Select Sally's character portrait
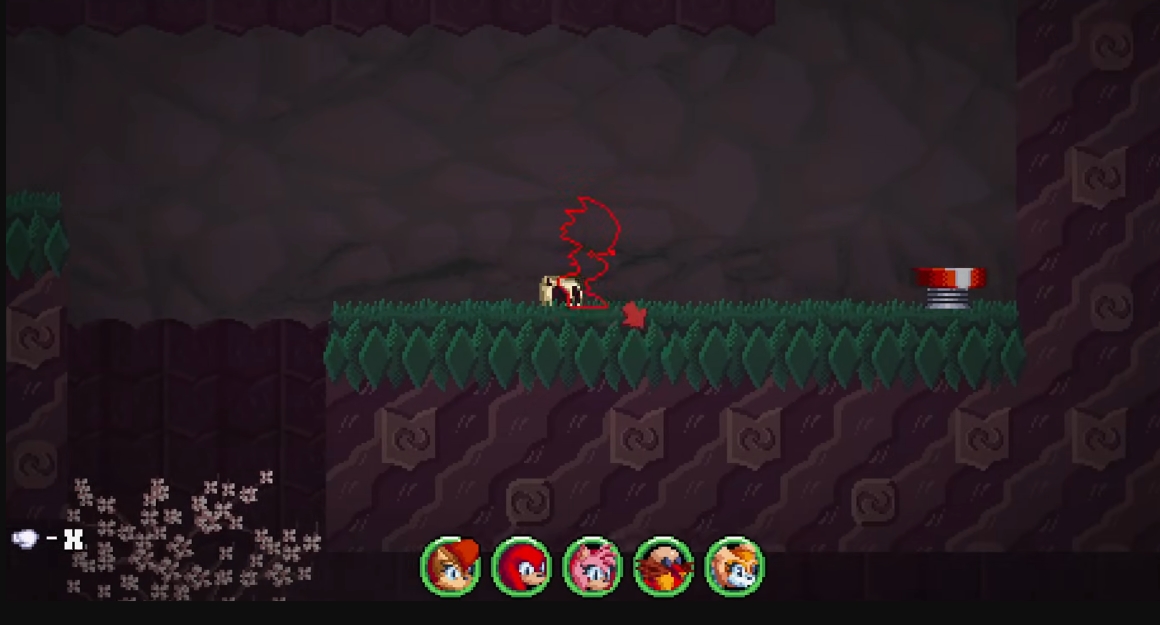1160x625 pixels. click(450, 566)
